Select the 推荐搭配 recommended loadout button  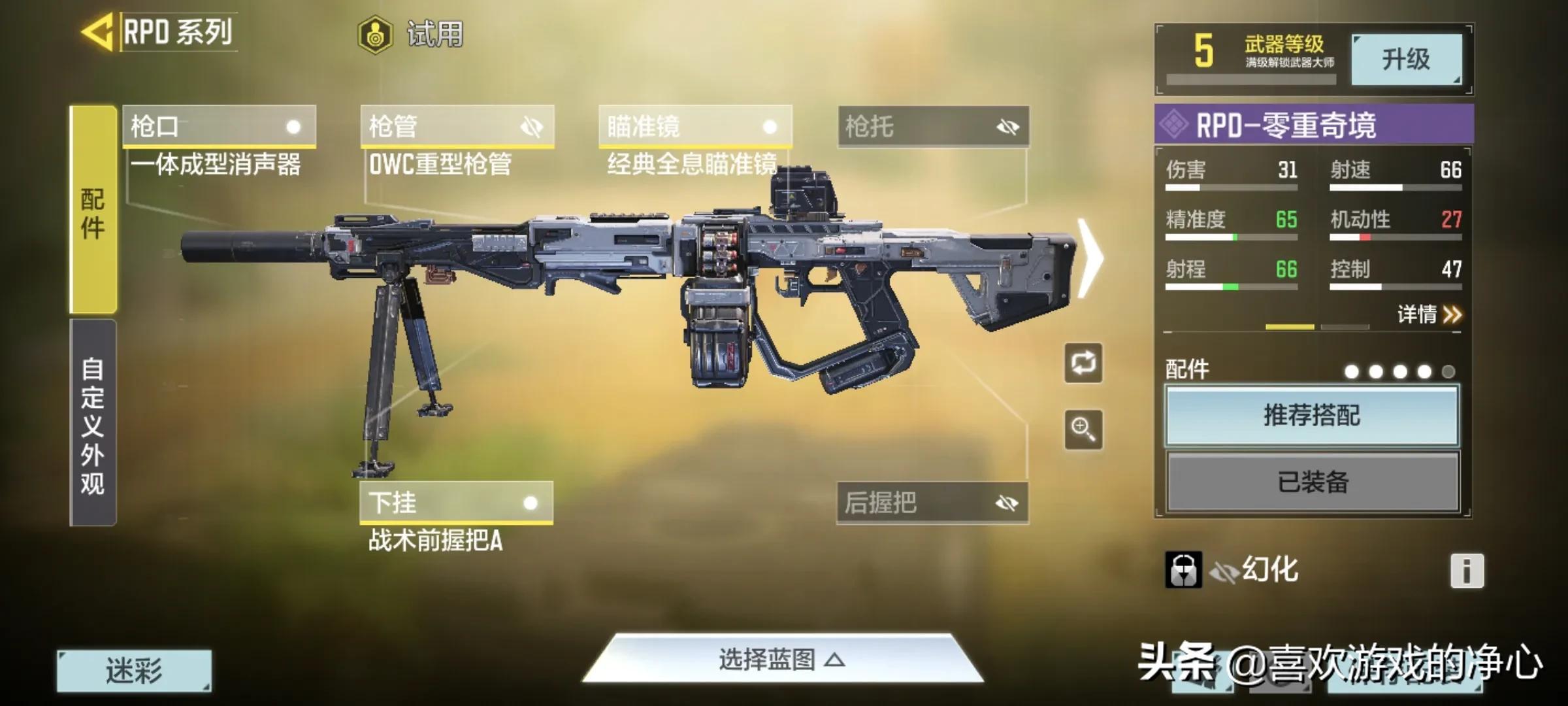tap(1311, 418)
